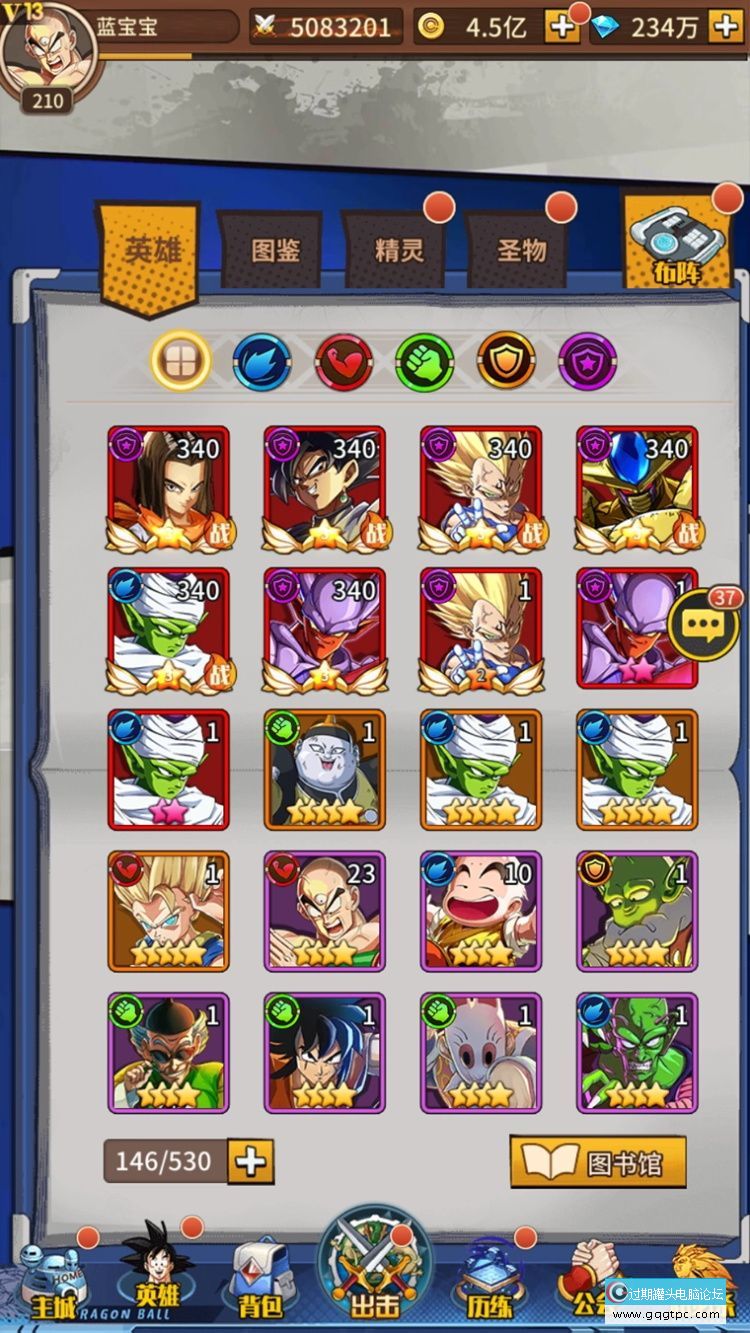750x1333 pixels.
Task: Select the 圣物 tab
Action: click(x=522, y=250)
